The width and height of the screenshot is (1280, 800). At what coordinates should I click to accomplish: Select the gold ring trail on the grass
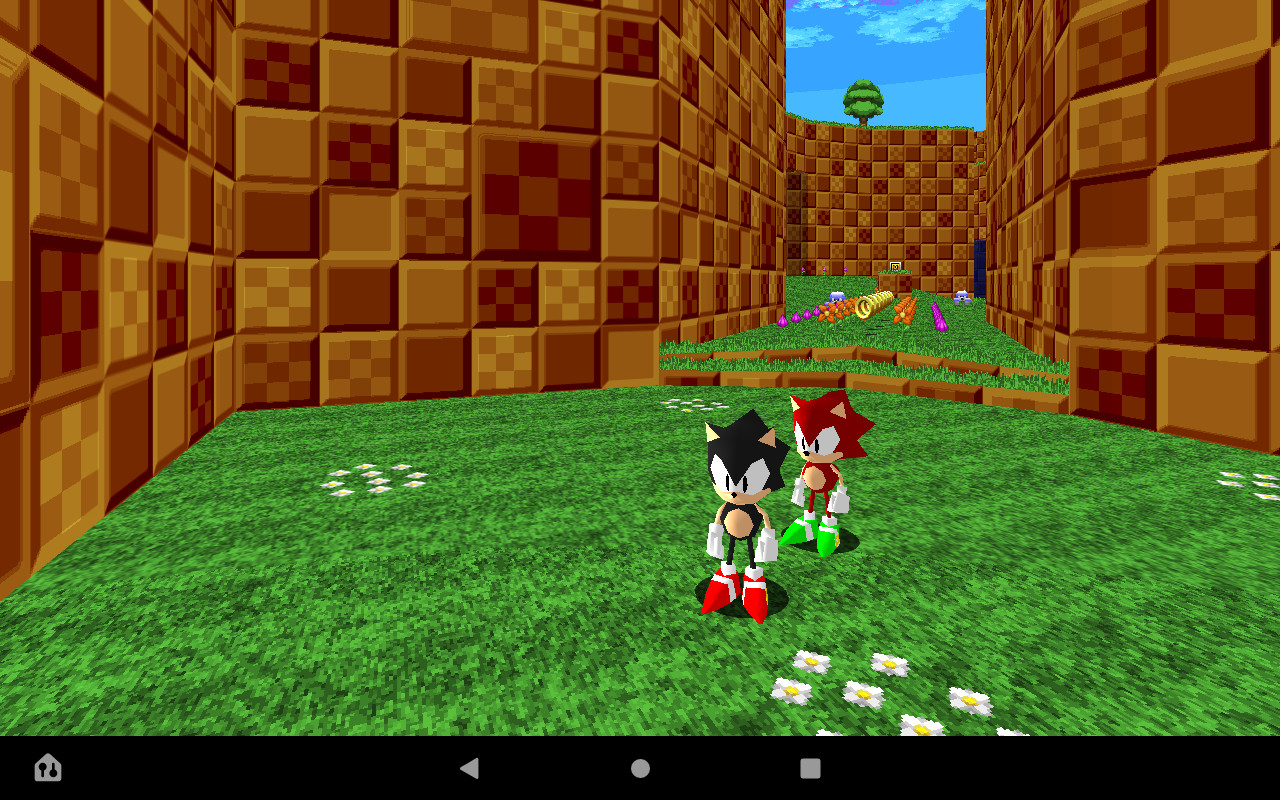point(872,303)
